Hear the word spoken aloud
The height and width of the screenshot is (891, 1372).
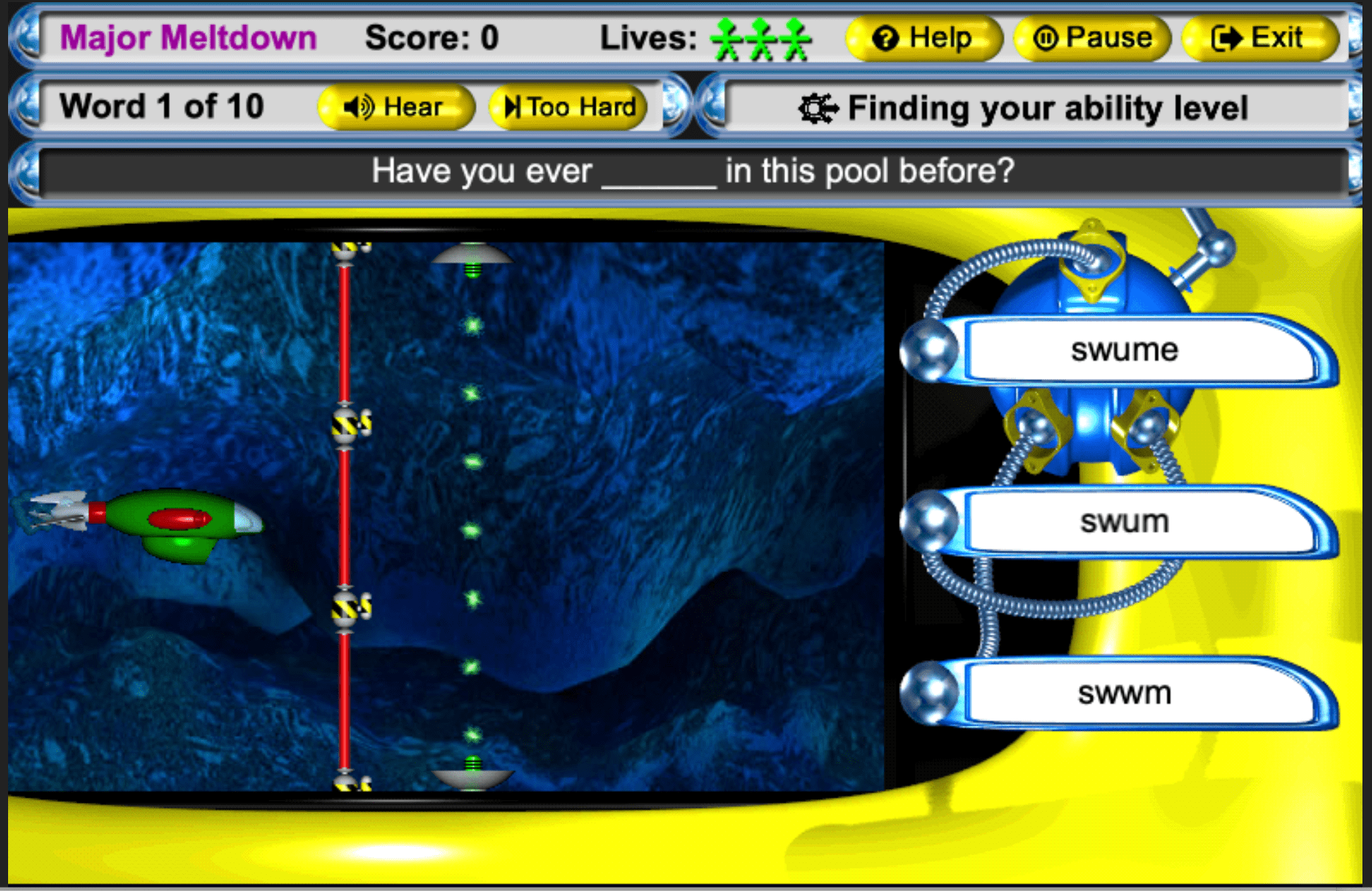[395, 107]
